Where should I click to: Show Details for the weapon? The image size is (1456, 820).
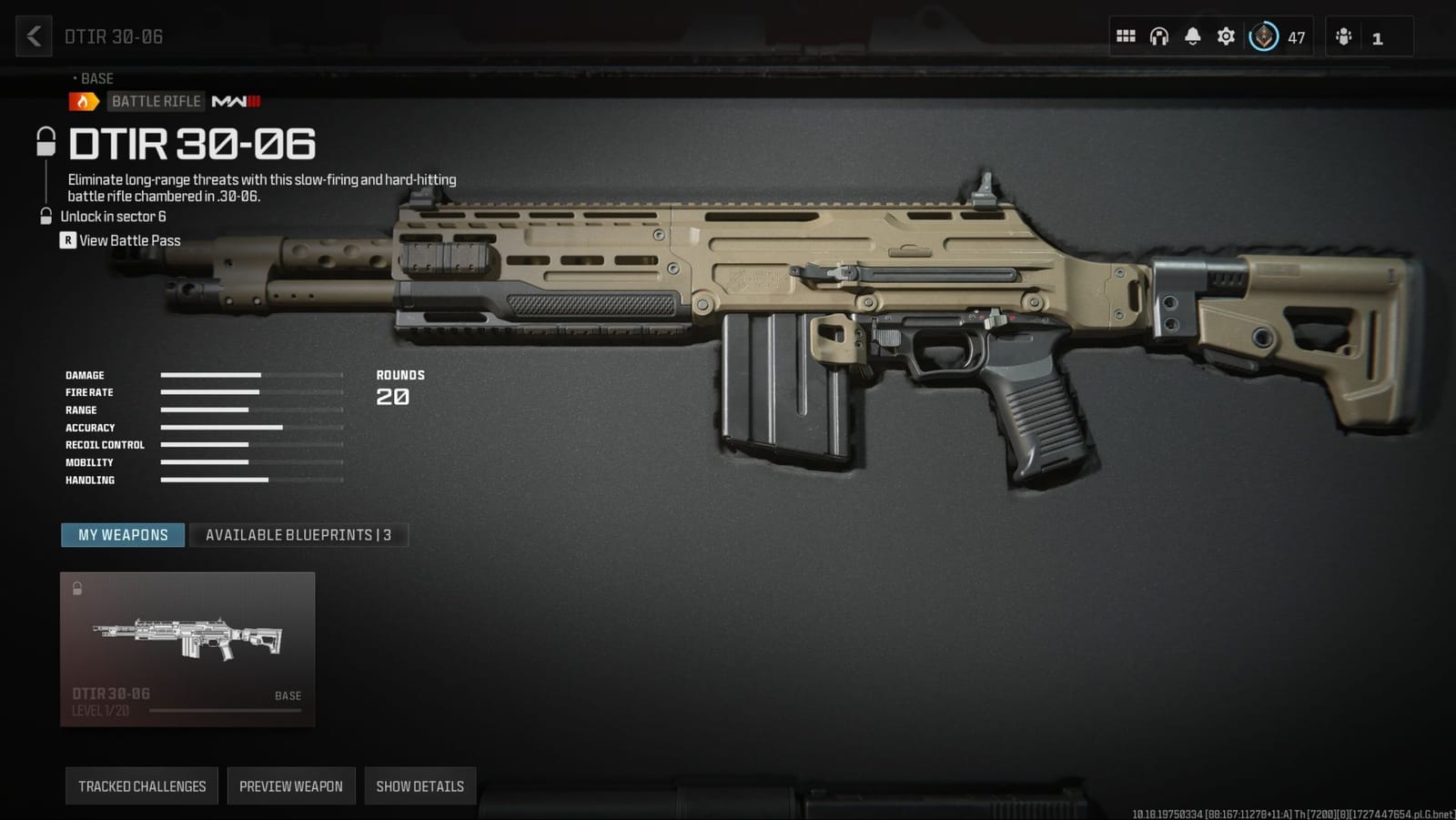[x=420, y=786]
